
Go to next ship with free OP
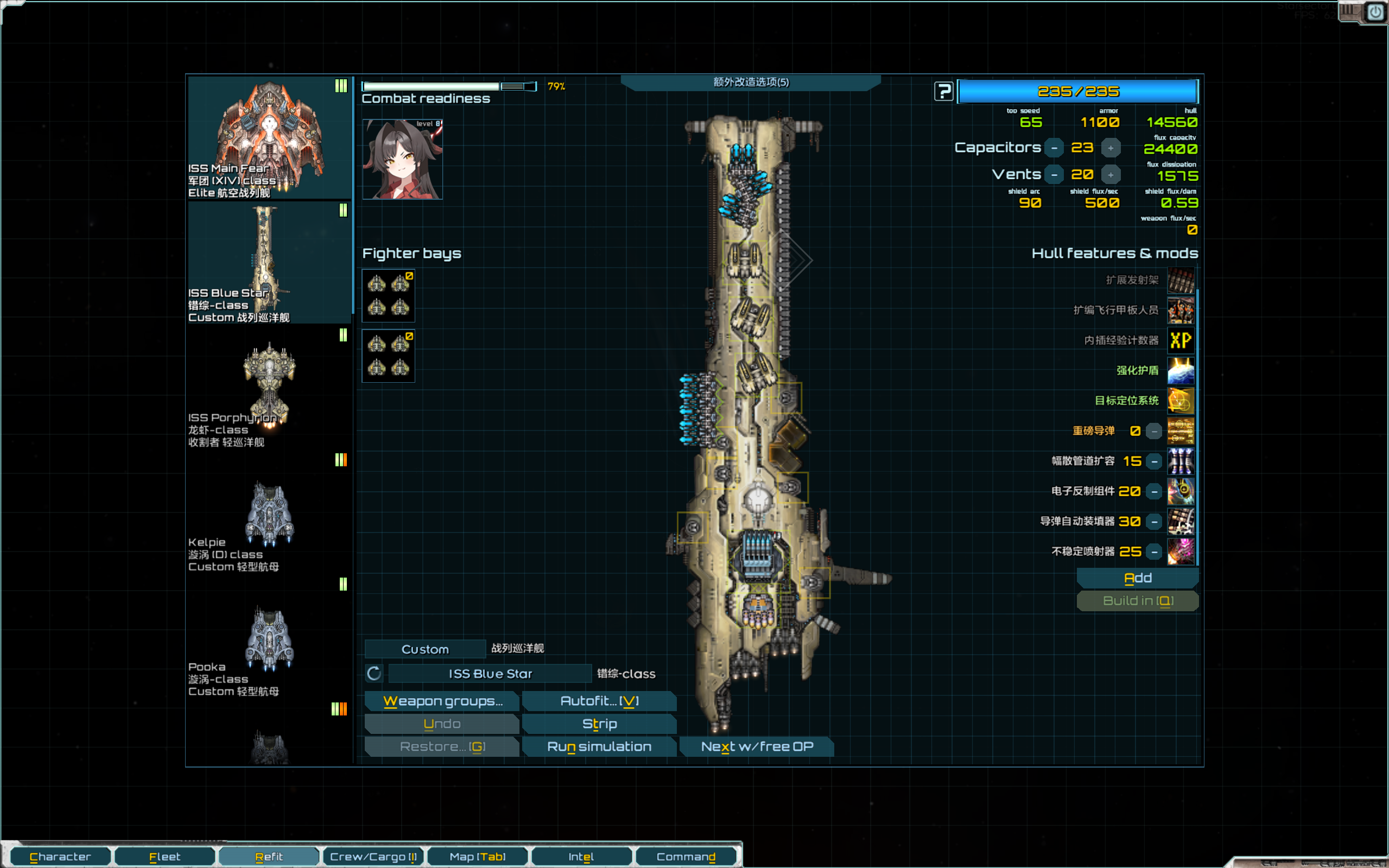point(757,746)
